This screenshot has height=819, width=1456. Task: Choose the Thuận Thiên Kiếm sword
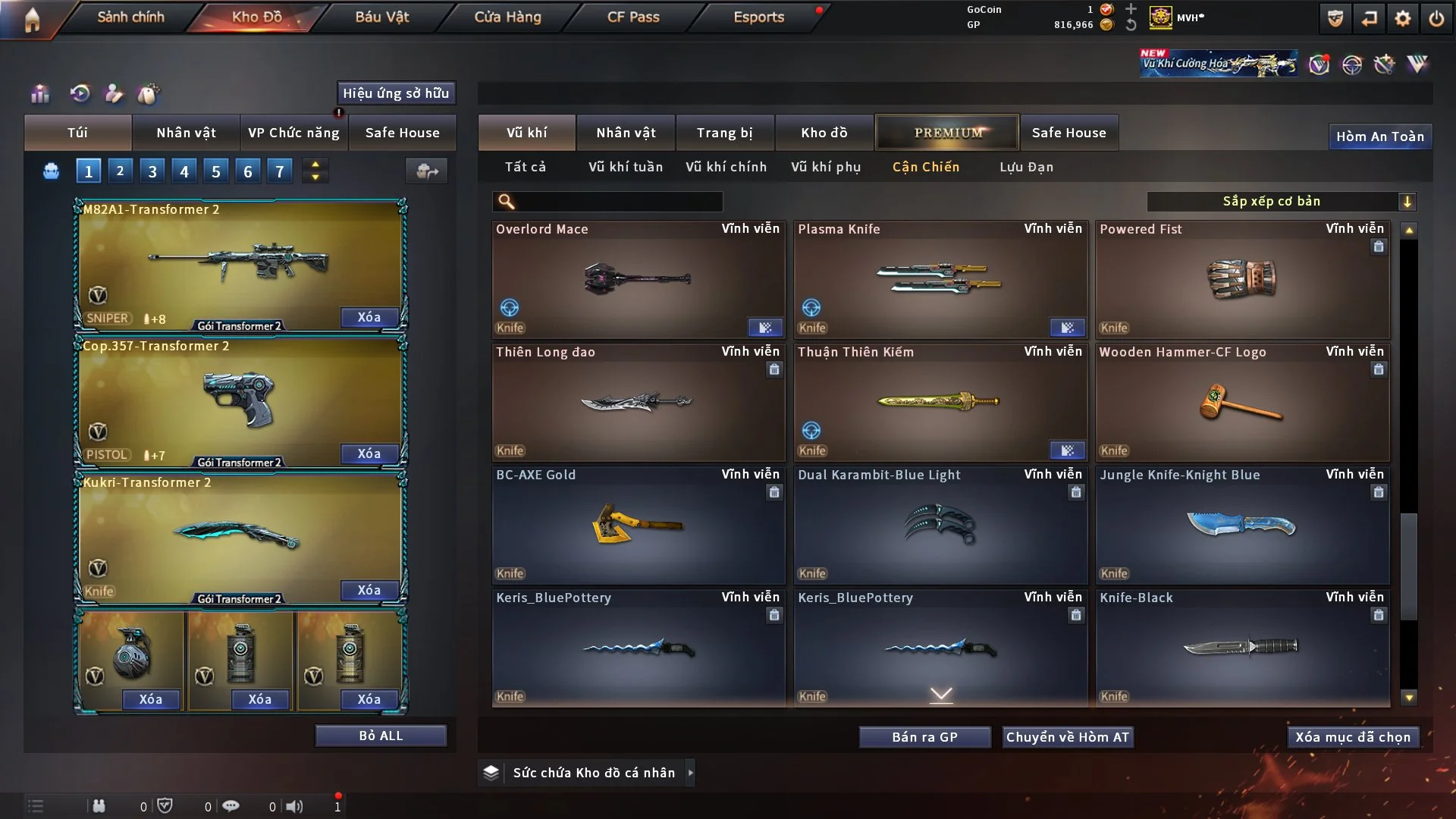940,402
